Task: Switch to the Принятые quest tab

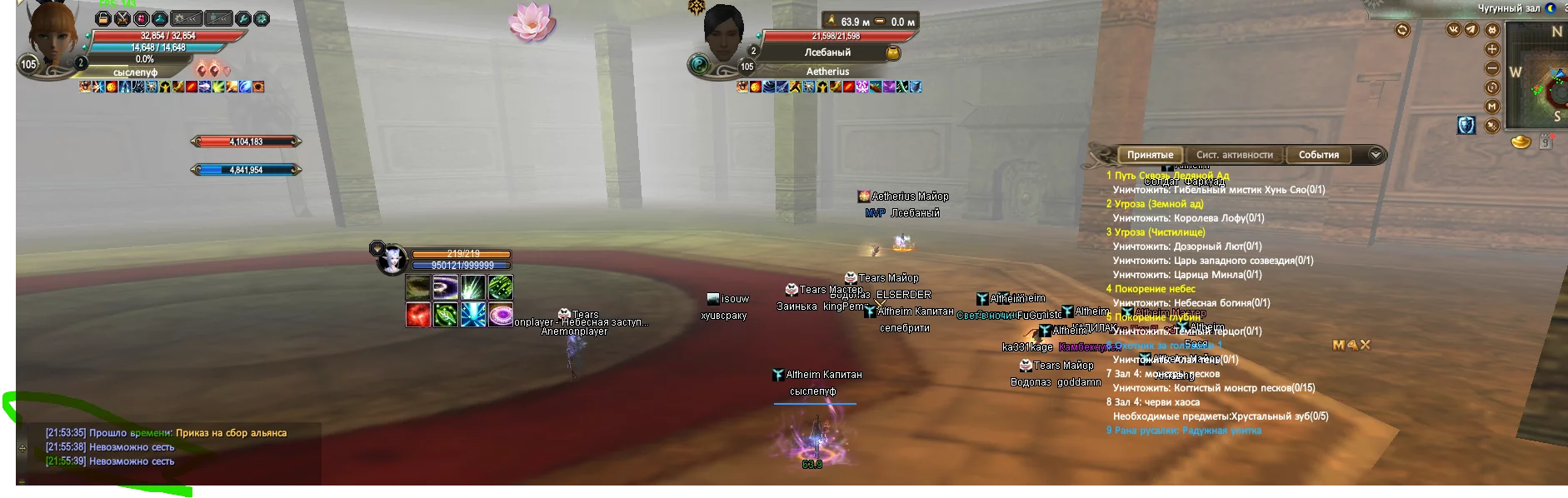Action: tap(1150, 155)
